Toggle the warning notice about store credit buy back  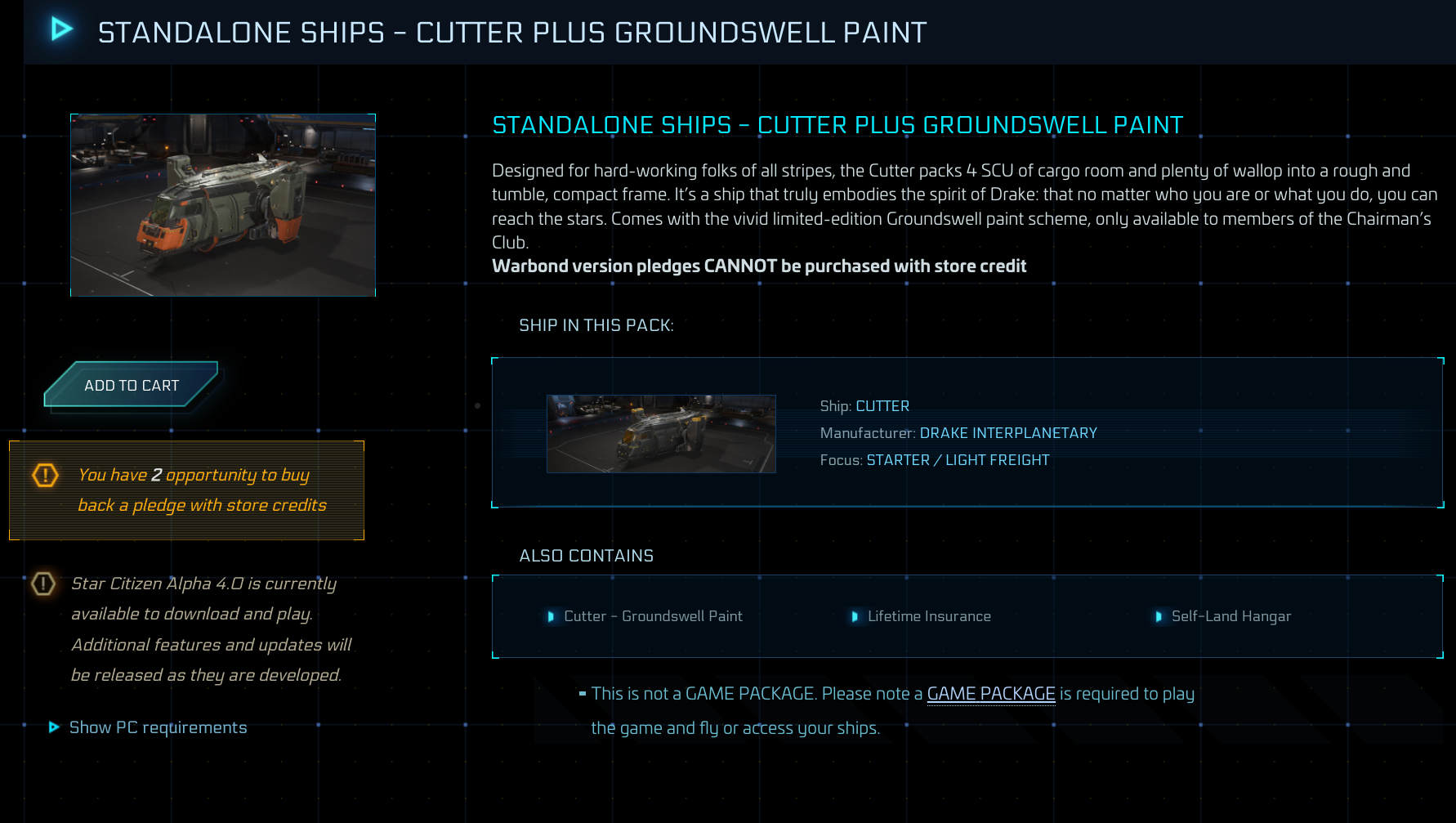coord(186,490)
